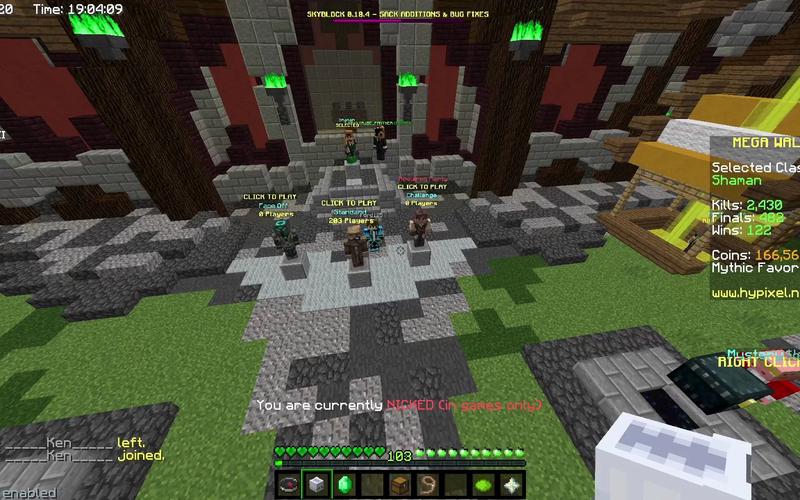Select the chest item in the hotbar
The height and width of the screenshot is (500, 800).
coord(401,485)
